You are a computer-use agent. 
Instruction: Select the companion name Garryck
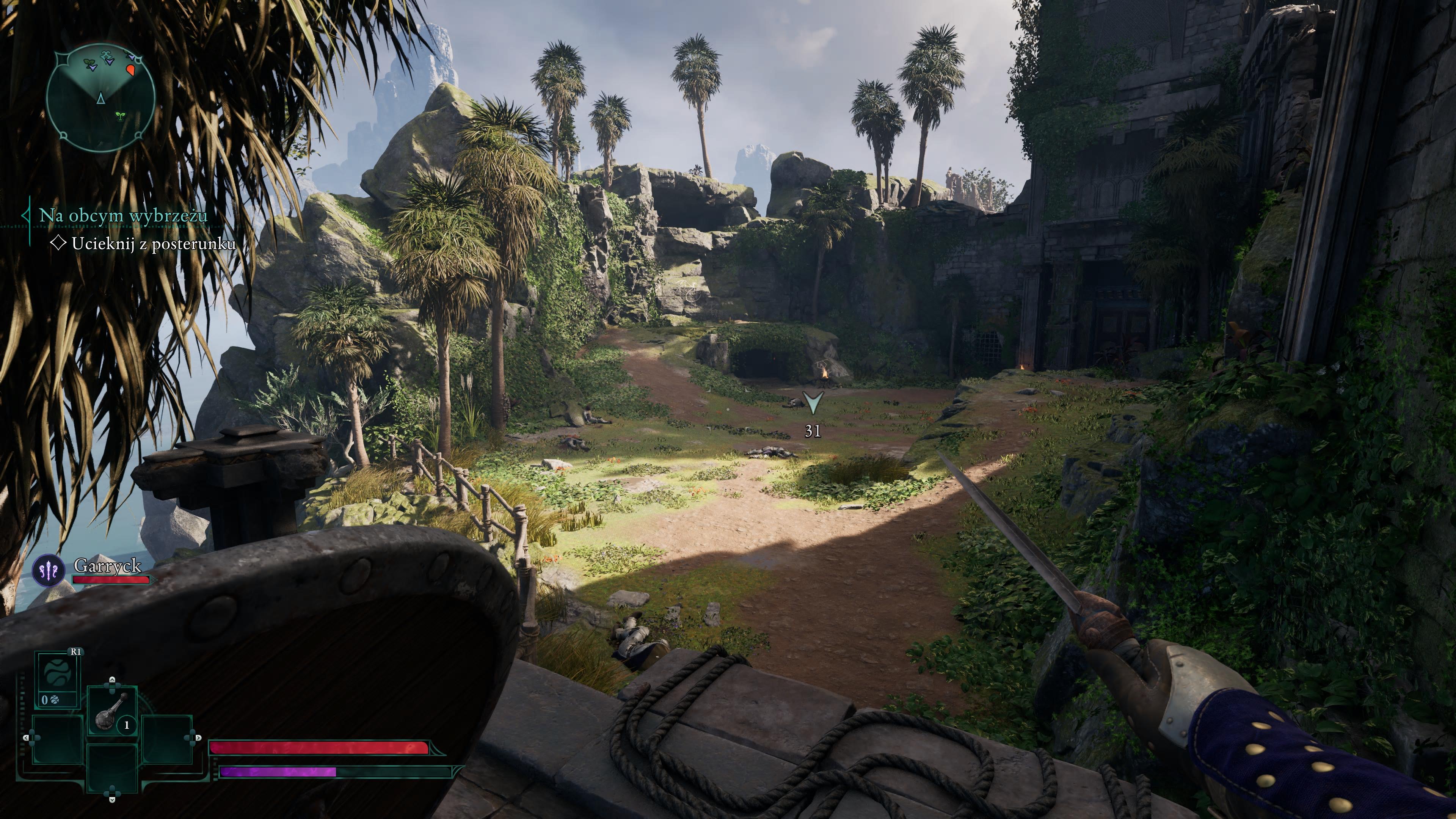[x=107, y=565]
